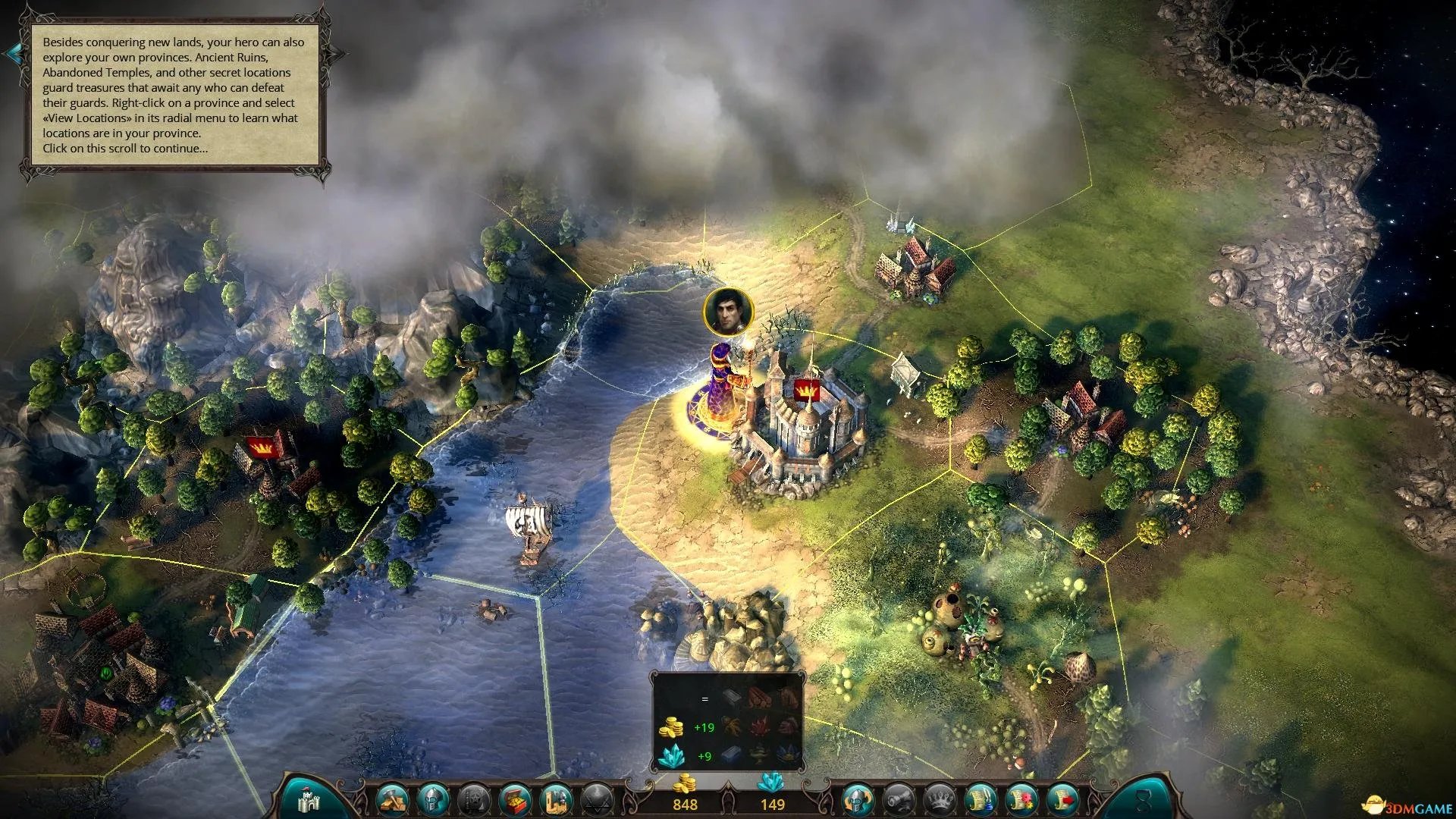
Task: Select the hero portrait above the wizard
Action: coord(728,311)
